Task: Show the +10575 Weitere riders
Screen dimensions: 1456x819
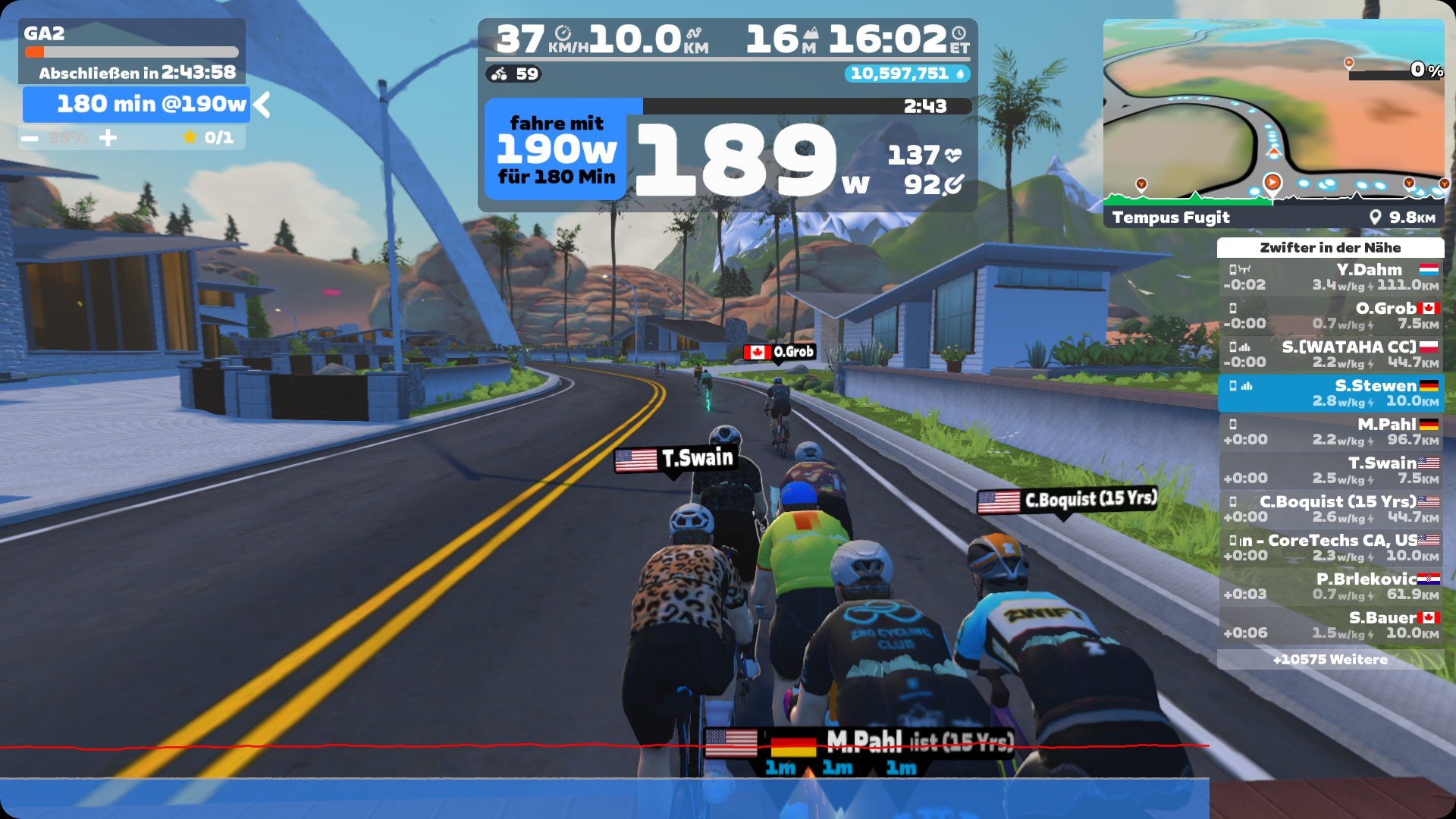Action: (1330, 660)
